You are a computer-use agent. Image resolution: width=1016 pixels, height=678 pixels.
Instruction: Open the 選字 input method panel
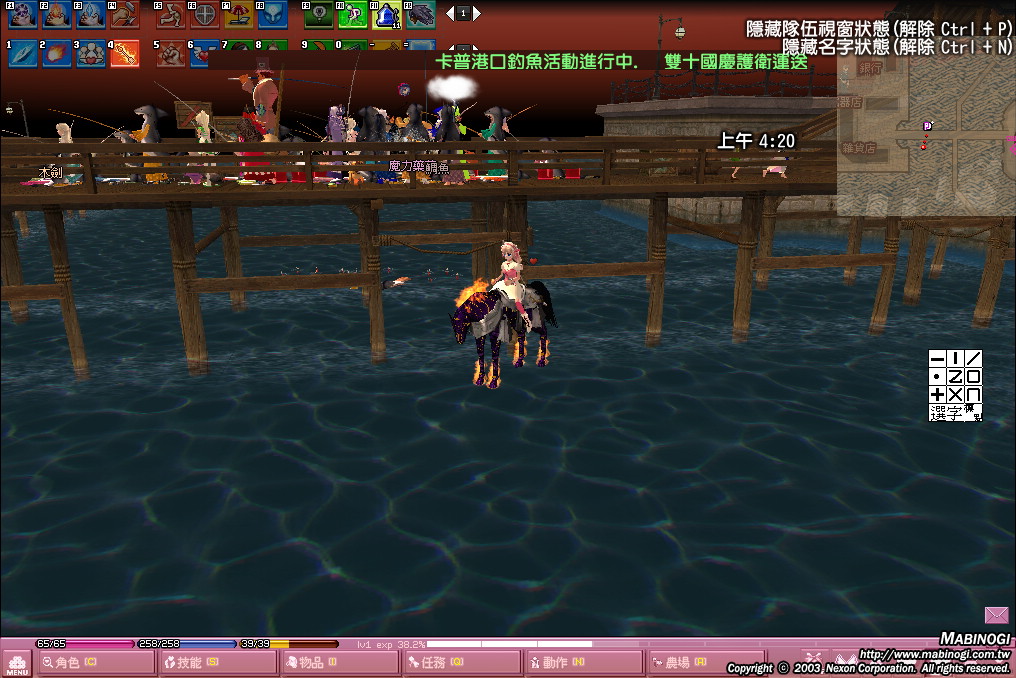954,413
